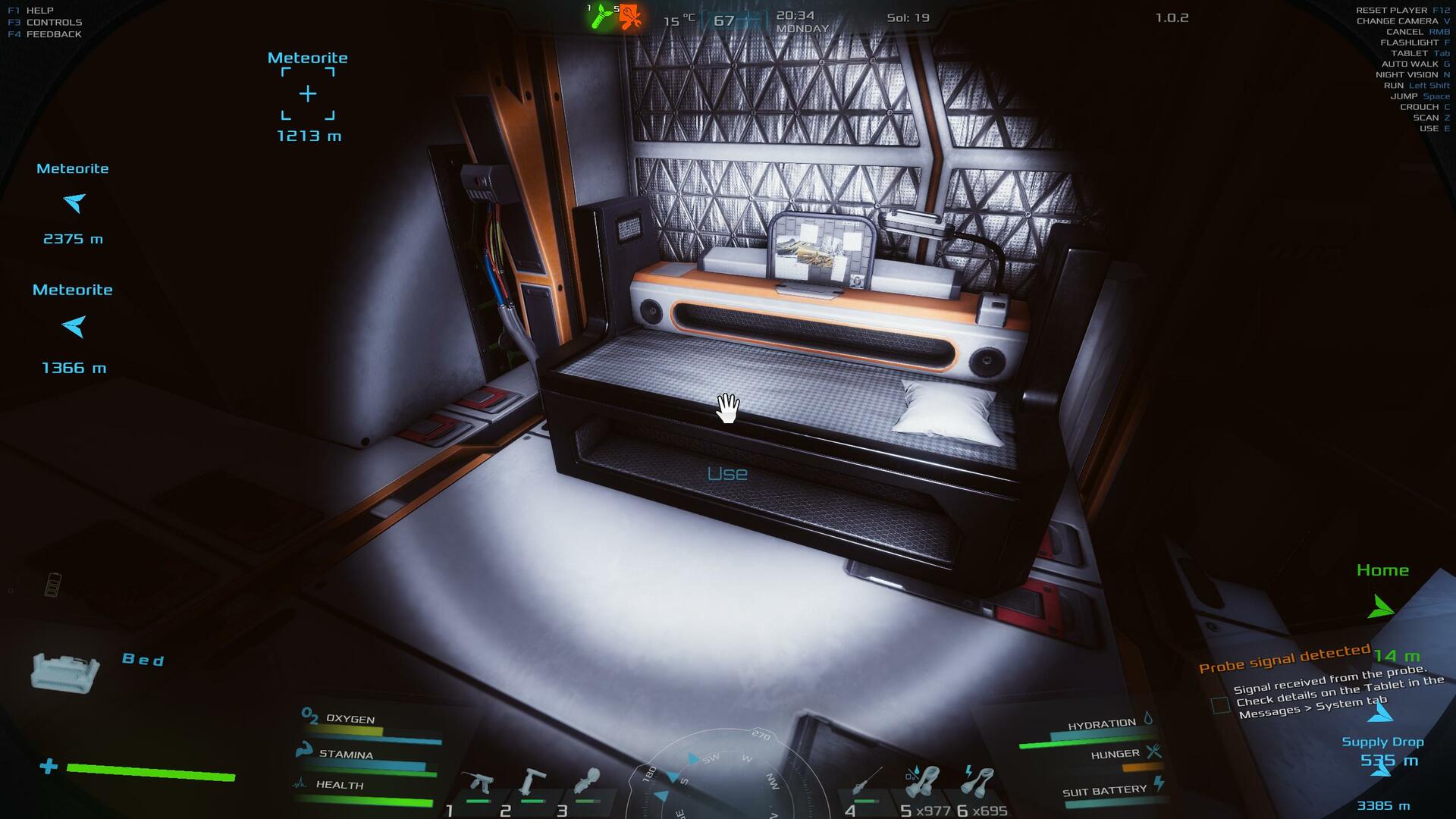The image size is (1456, 819).
Task: Click the Bed object icon
Action: click(64, 671)
